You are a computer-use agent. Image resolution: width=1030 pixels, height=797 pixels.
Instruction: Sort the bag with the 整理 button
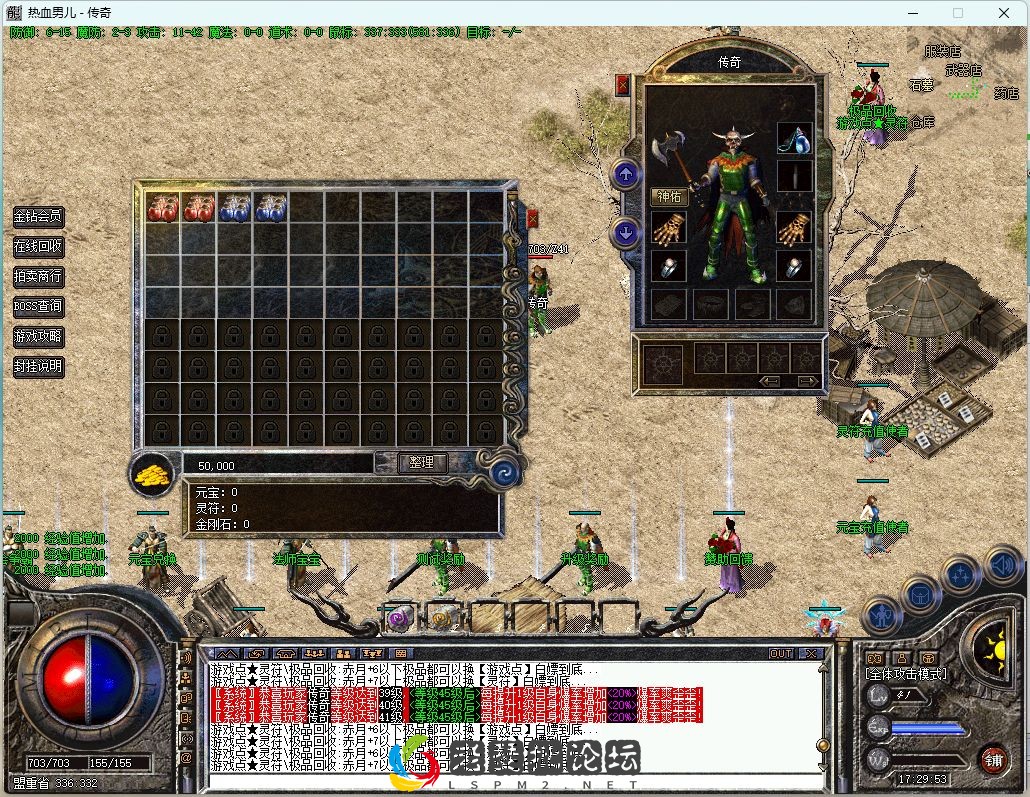click(422, 462)
